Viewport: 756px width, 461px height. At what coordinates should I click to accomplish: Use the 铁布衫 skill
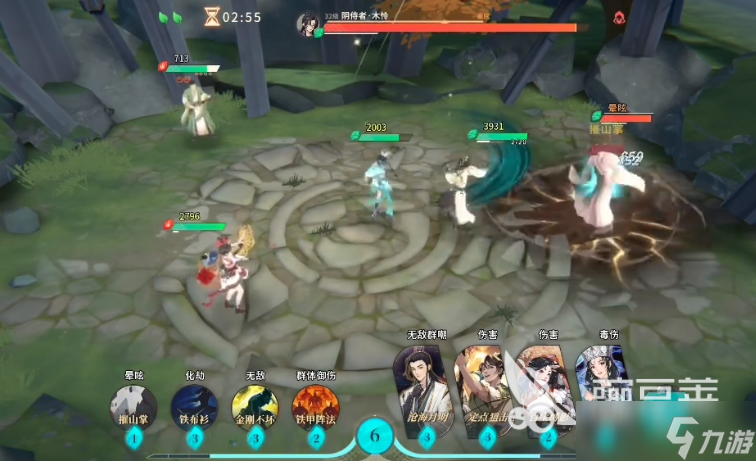click(194, 408)
